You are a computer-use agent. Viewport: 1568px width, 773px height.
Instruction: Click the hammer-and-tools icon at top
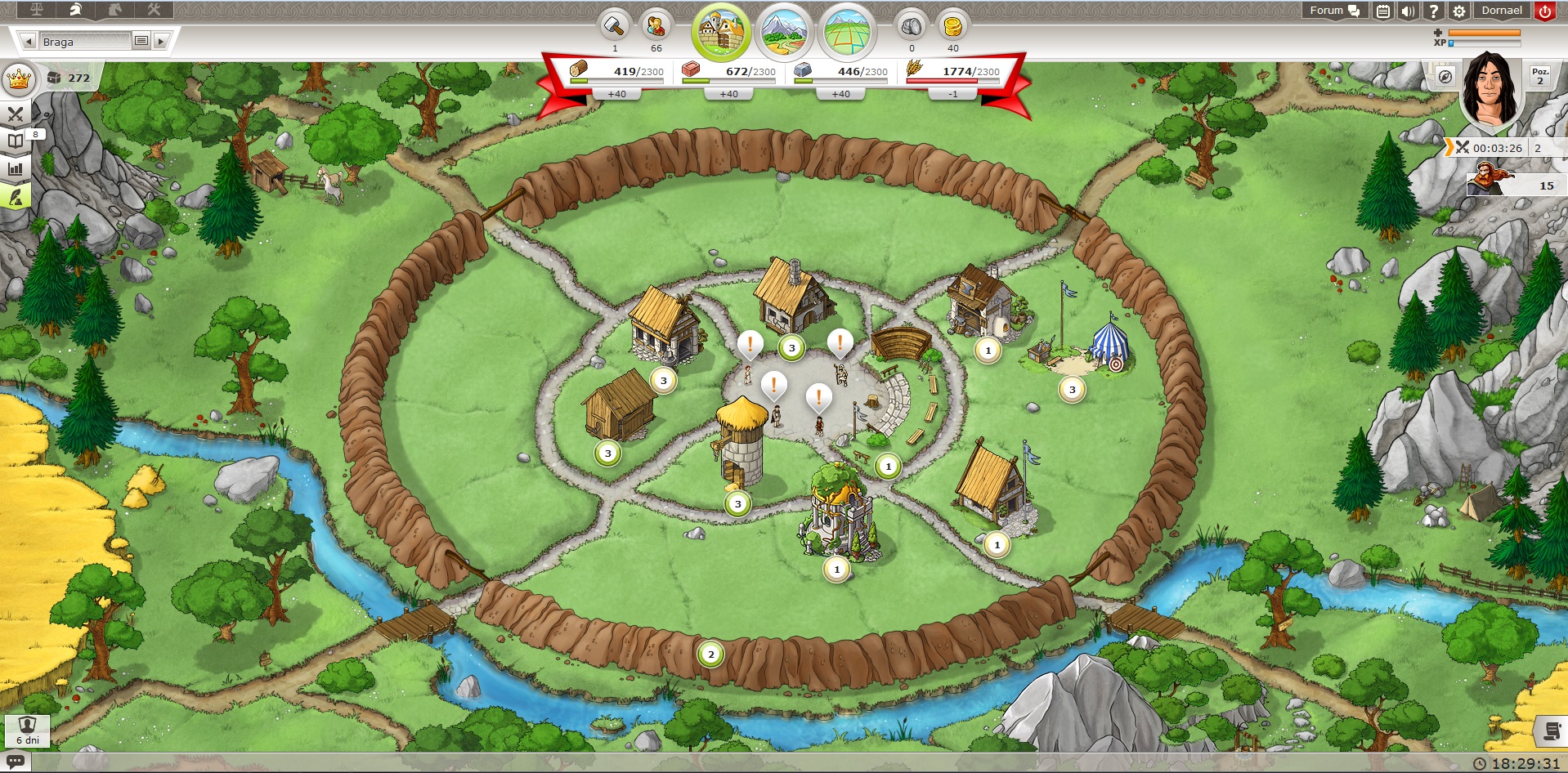click(154, 8)
